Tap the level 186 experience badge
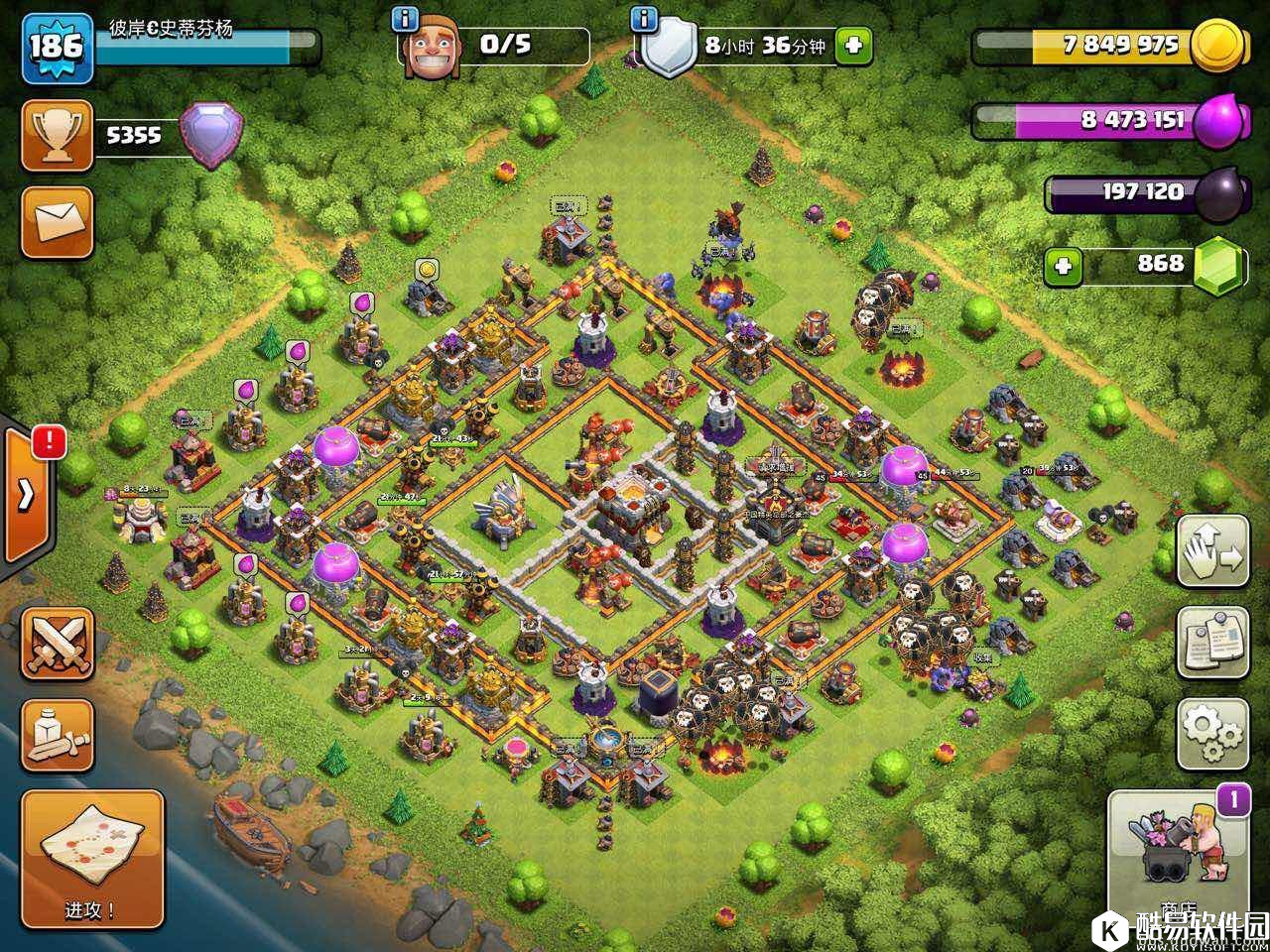Image resolution: width=1270 pixels, height=952 pixels. click(x=57, y=47)
